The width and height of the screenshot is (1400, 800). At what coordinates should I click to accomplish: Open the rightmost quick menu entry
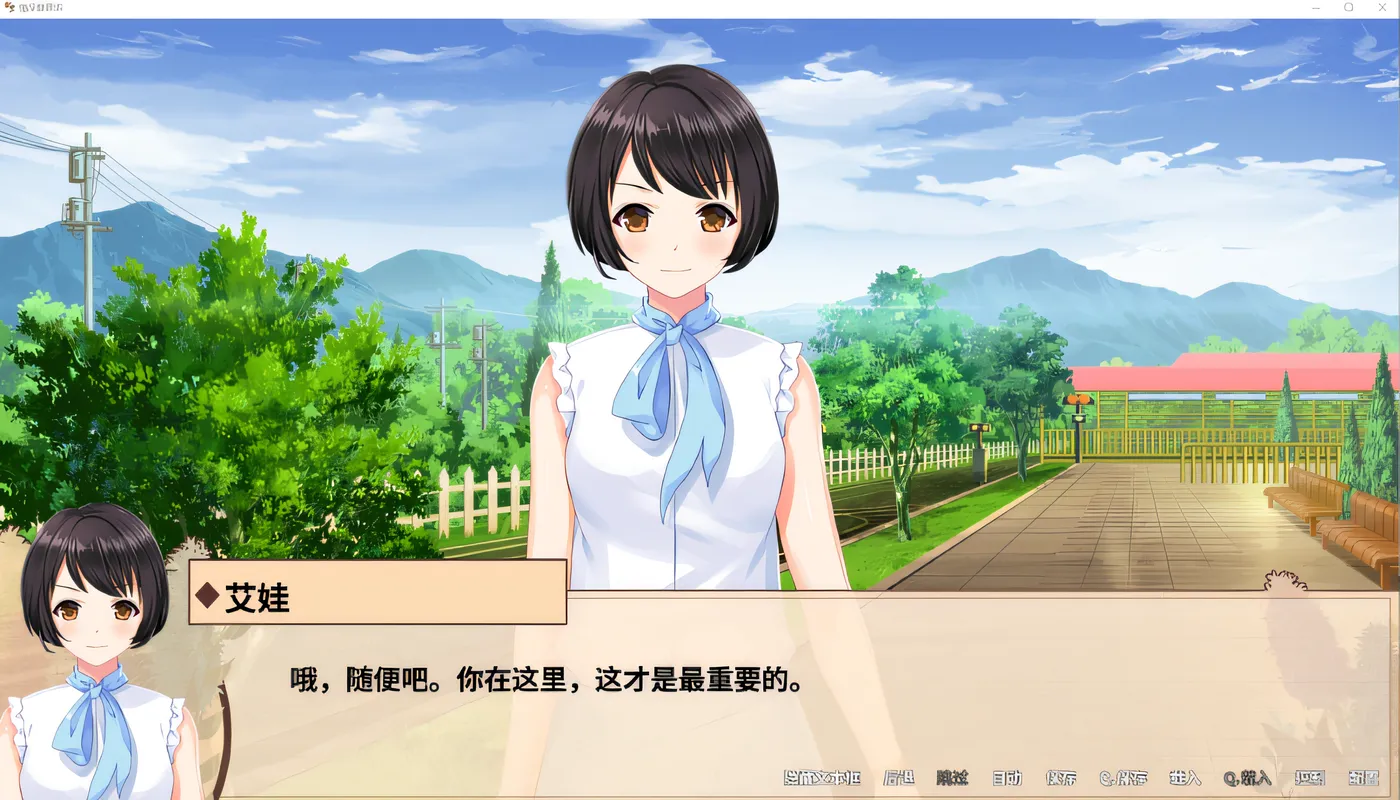tap(1364, 778)
